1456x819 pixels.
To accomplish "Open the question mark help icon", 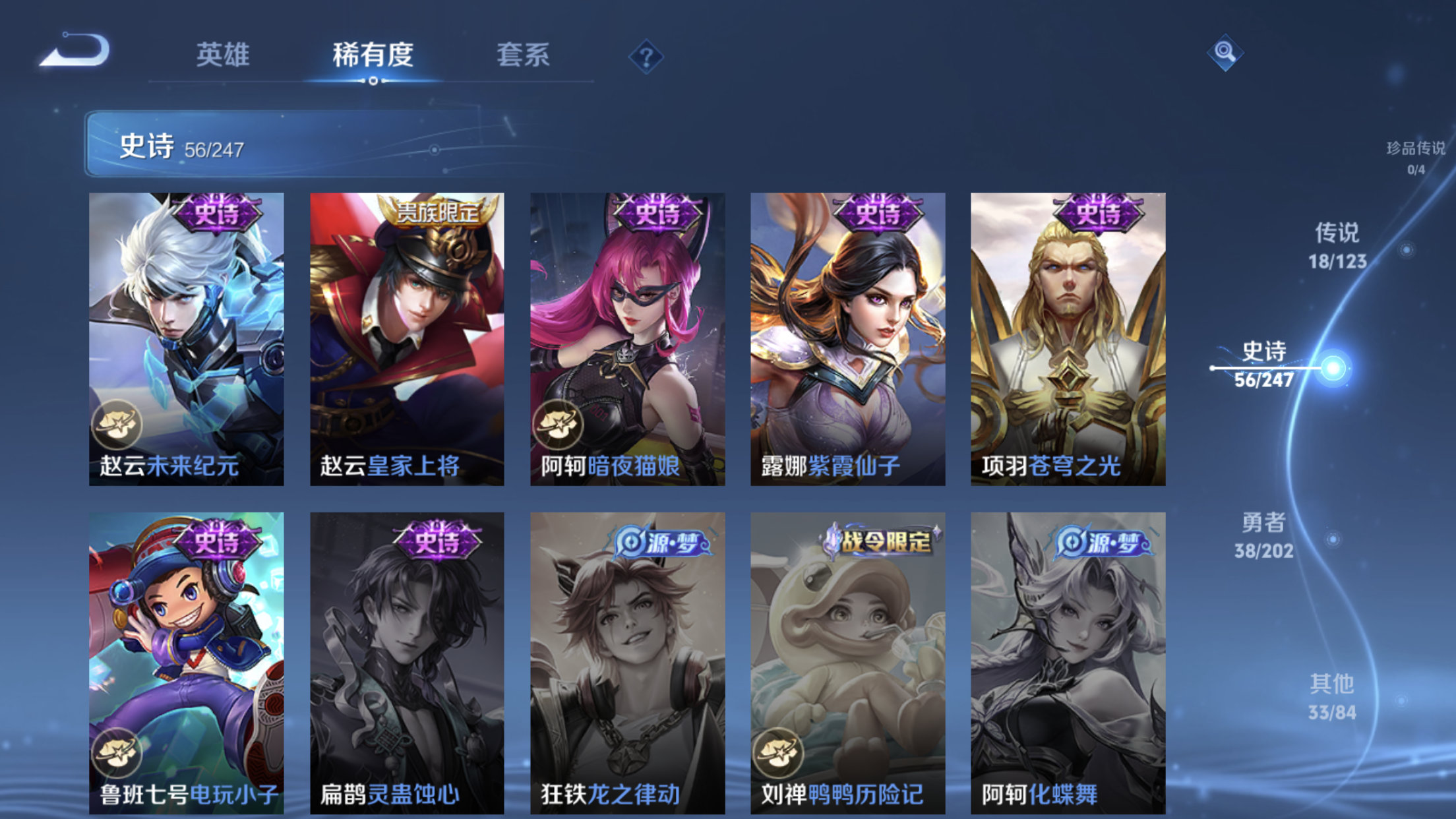I will point(646,57).
